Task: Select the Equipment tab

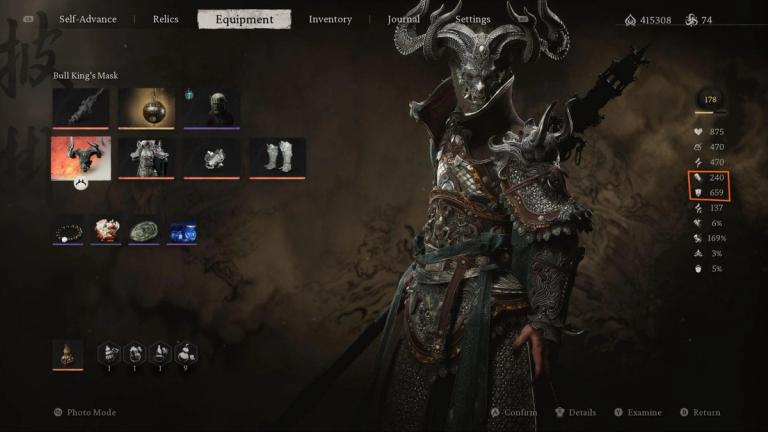Action: tap(244, 19)
